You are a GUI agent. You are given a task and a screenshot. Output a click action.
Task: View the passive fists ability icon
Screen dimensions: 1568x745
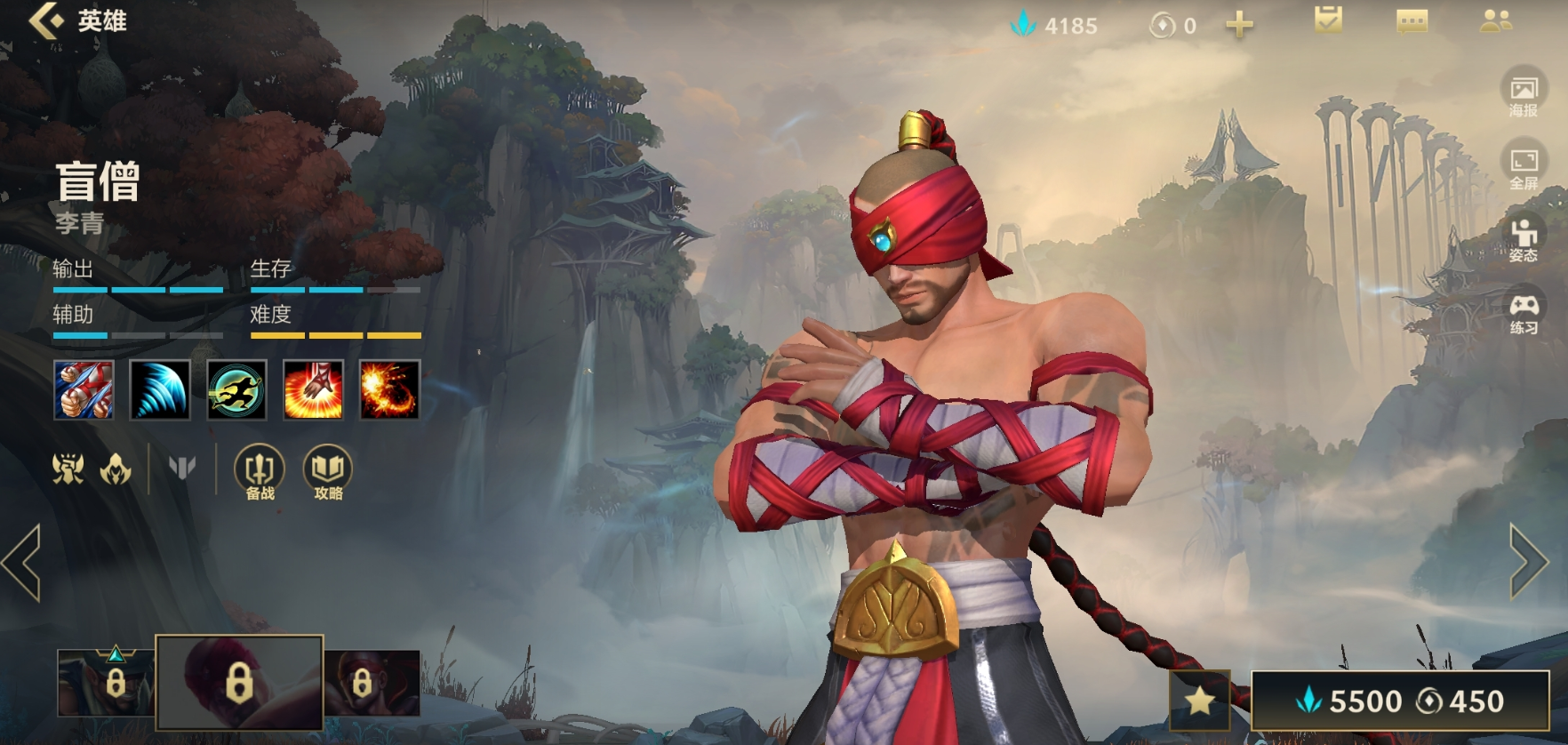click(x=84, y=389)
